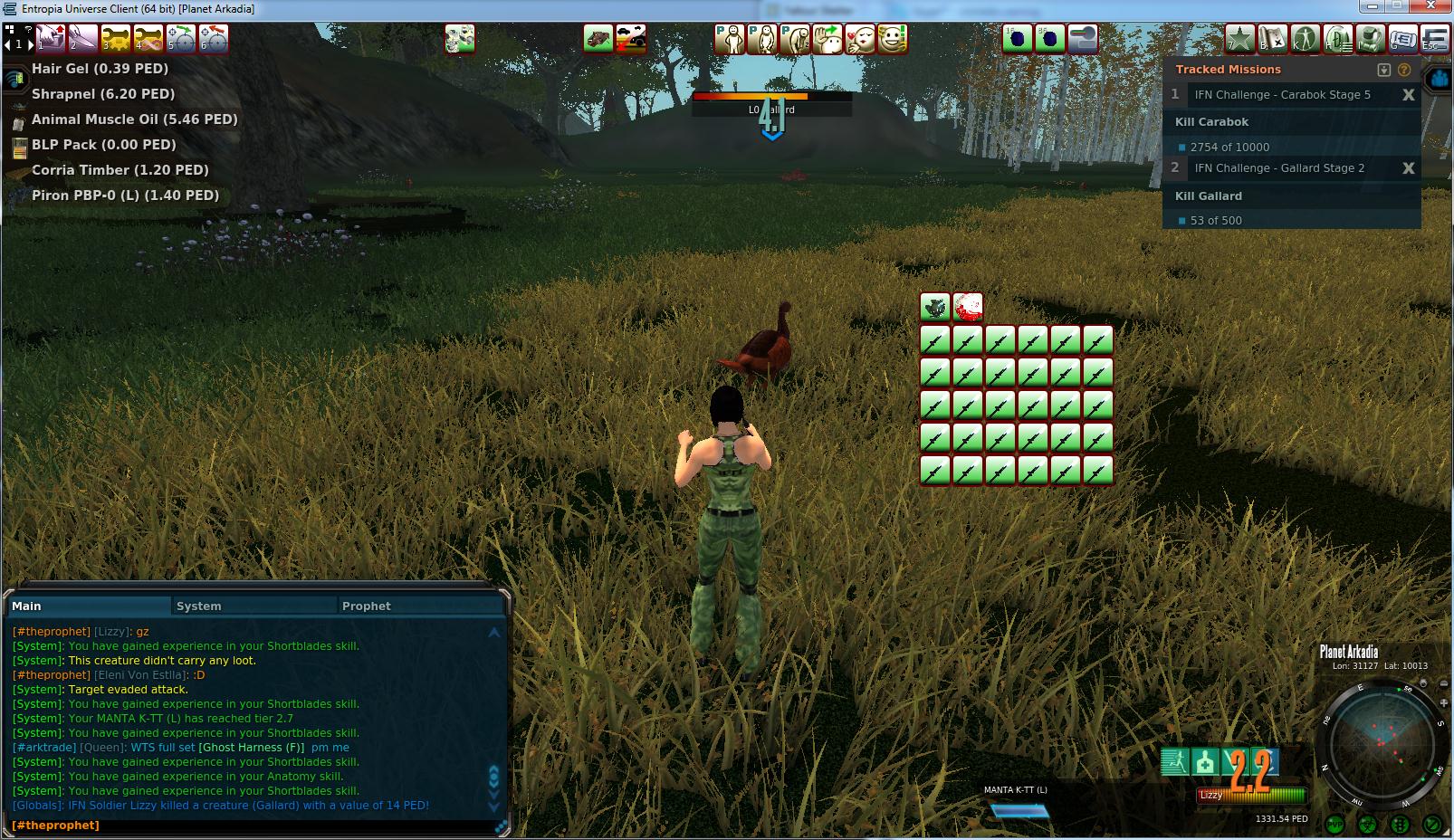Open the map icon with the X mark
Viewport: 1454px width, 840px height.
pos(1273,39)
